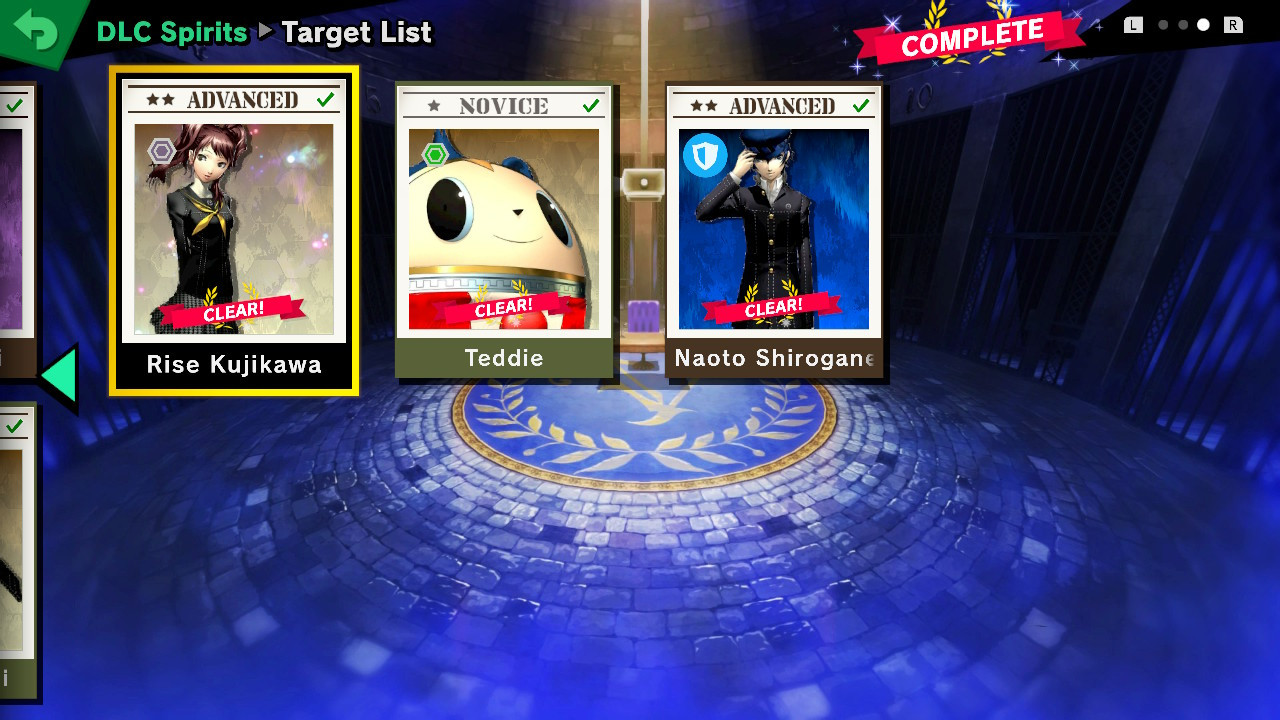
Task: Click the blue shield-type icon on Naoto's card
Action: tap(705, 157)
